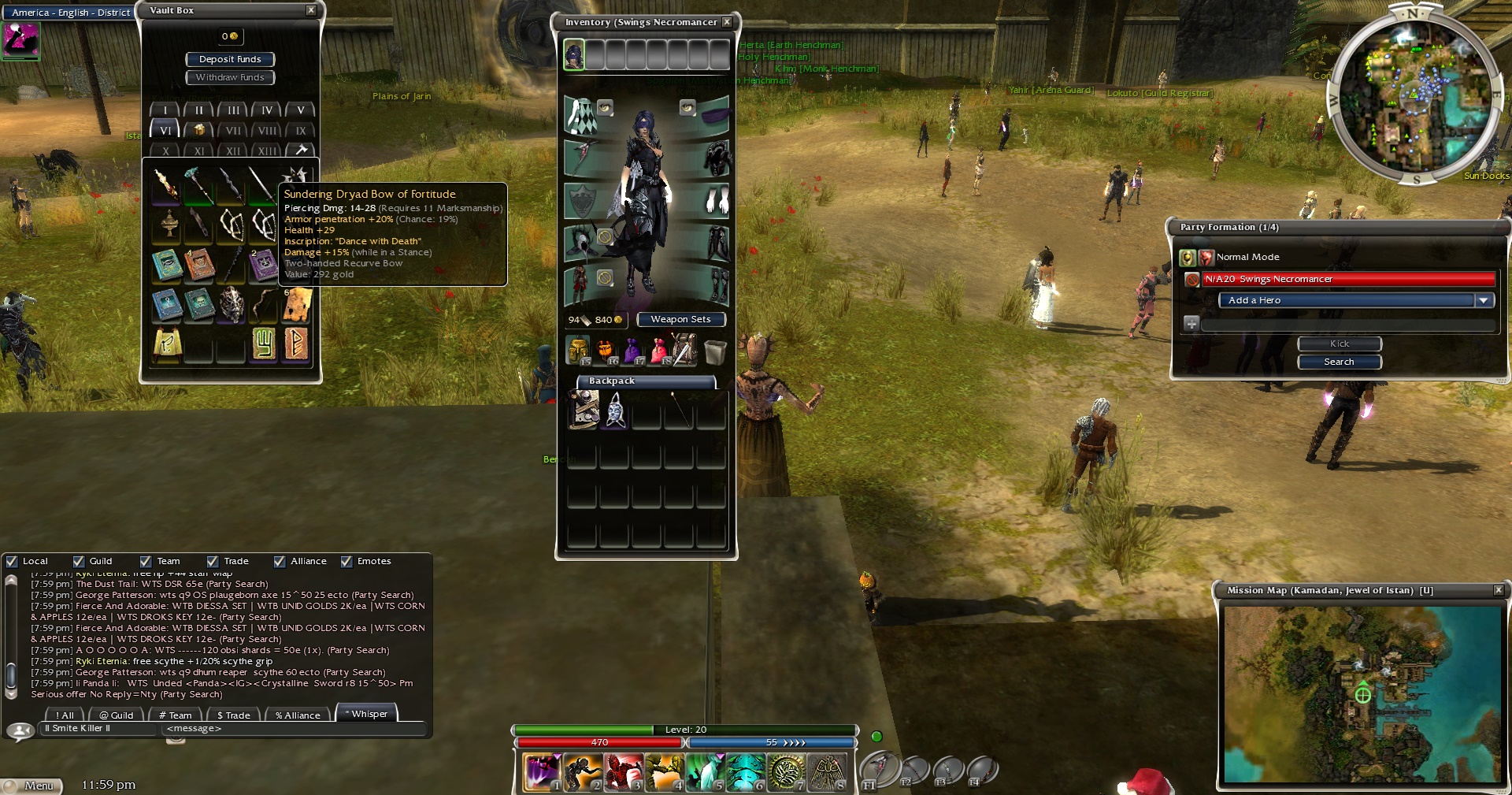Switch to vault tab III
Viewport: 1512px width, 795px height.
(233, 110)
